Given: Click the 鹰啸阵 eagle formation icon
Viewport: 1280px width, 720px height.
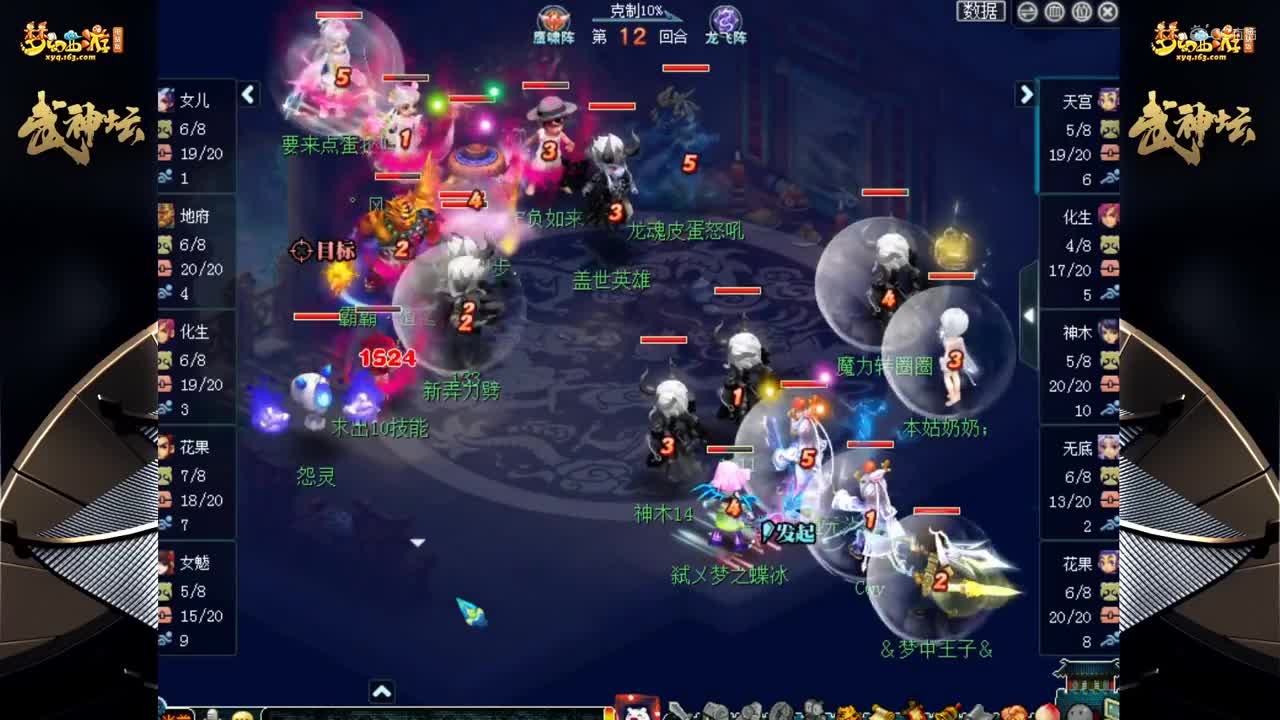Looking at the screenshot, I should click(550, 18).
